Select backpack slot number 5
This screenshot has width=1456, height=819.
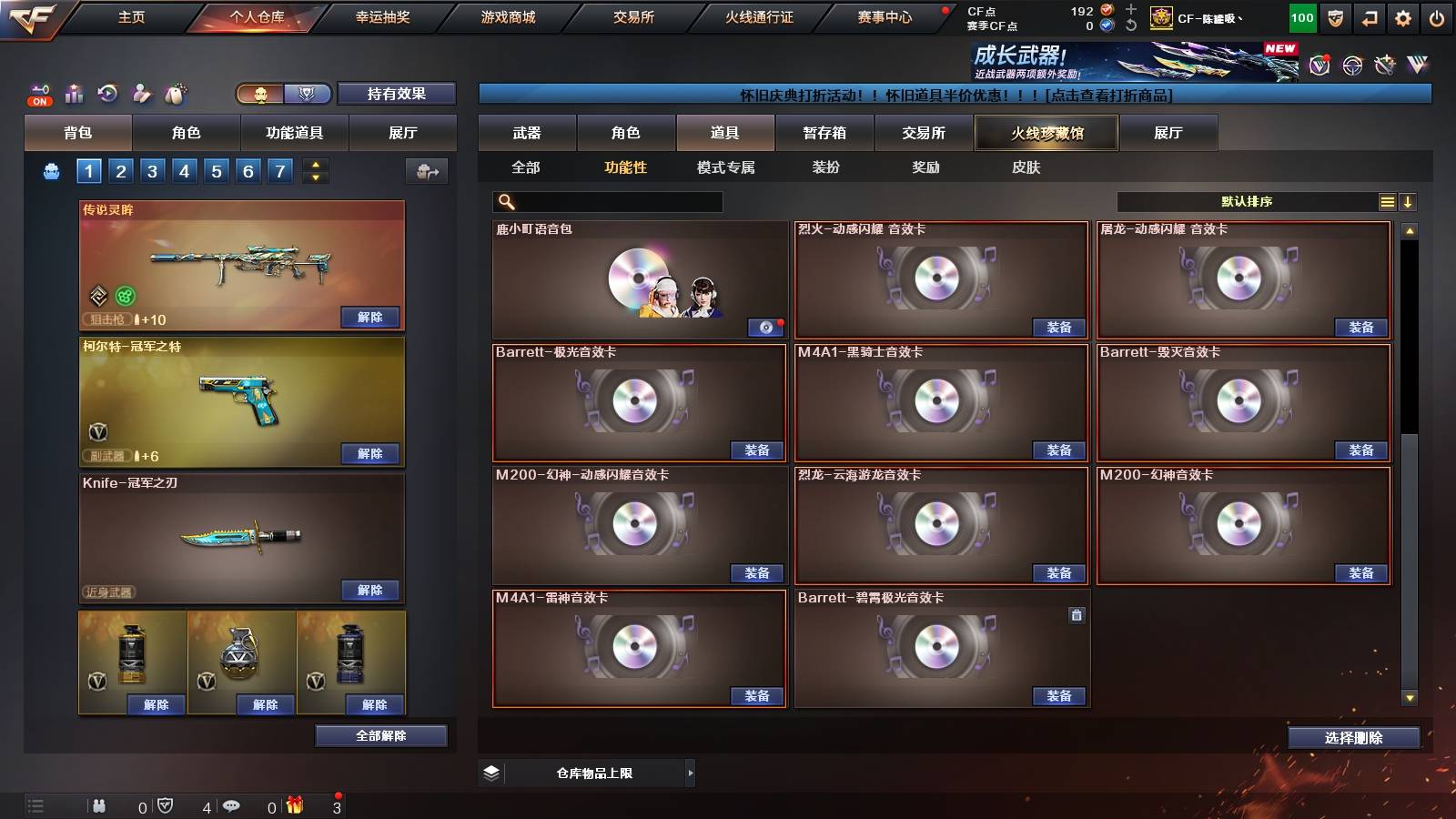click(216, 170)
